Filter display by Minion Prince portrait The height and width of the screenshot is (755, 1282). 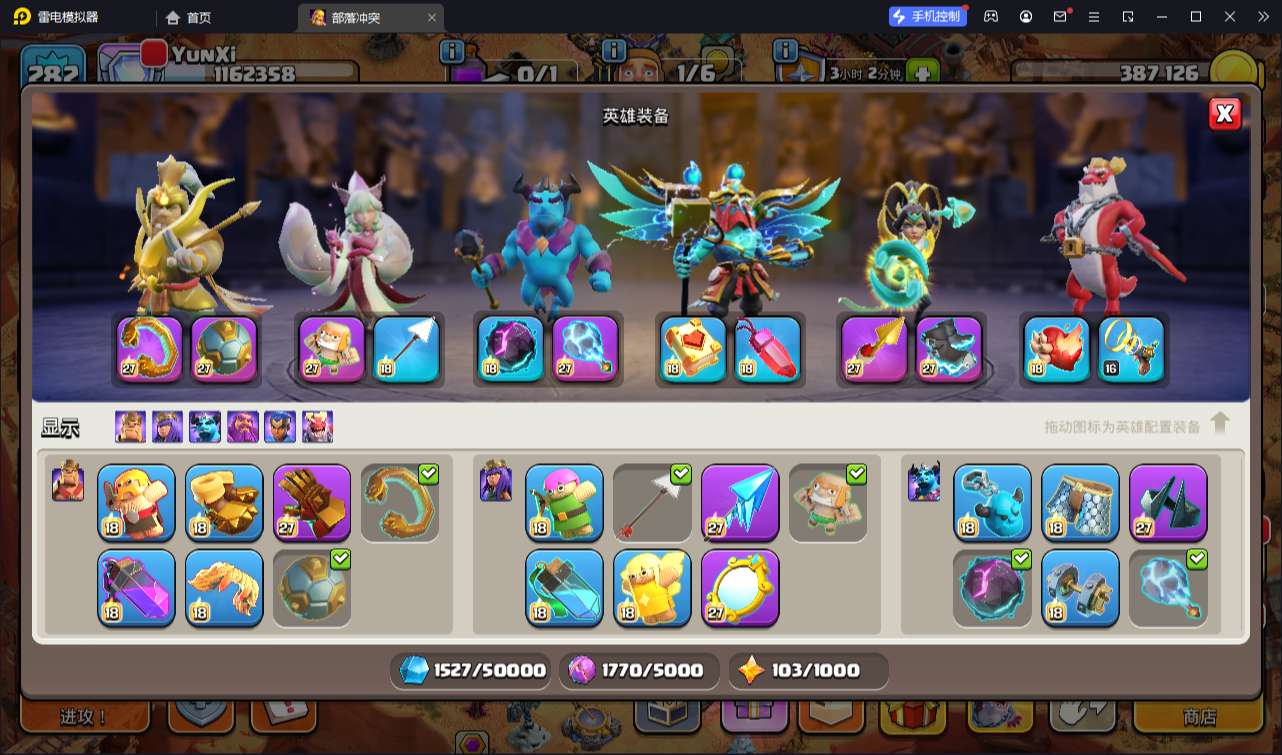pyautogui.click(x=205, y=427)
